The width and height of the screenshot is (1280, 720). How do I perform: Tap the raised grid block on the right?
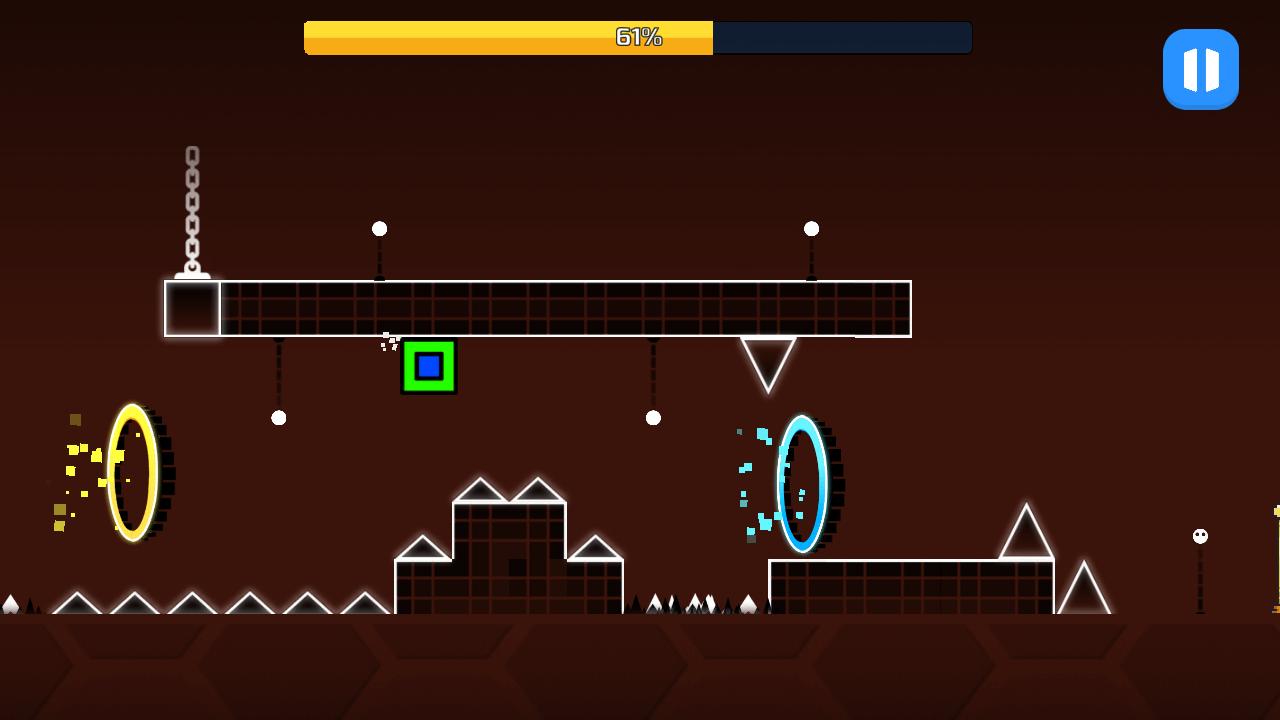910,585
